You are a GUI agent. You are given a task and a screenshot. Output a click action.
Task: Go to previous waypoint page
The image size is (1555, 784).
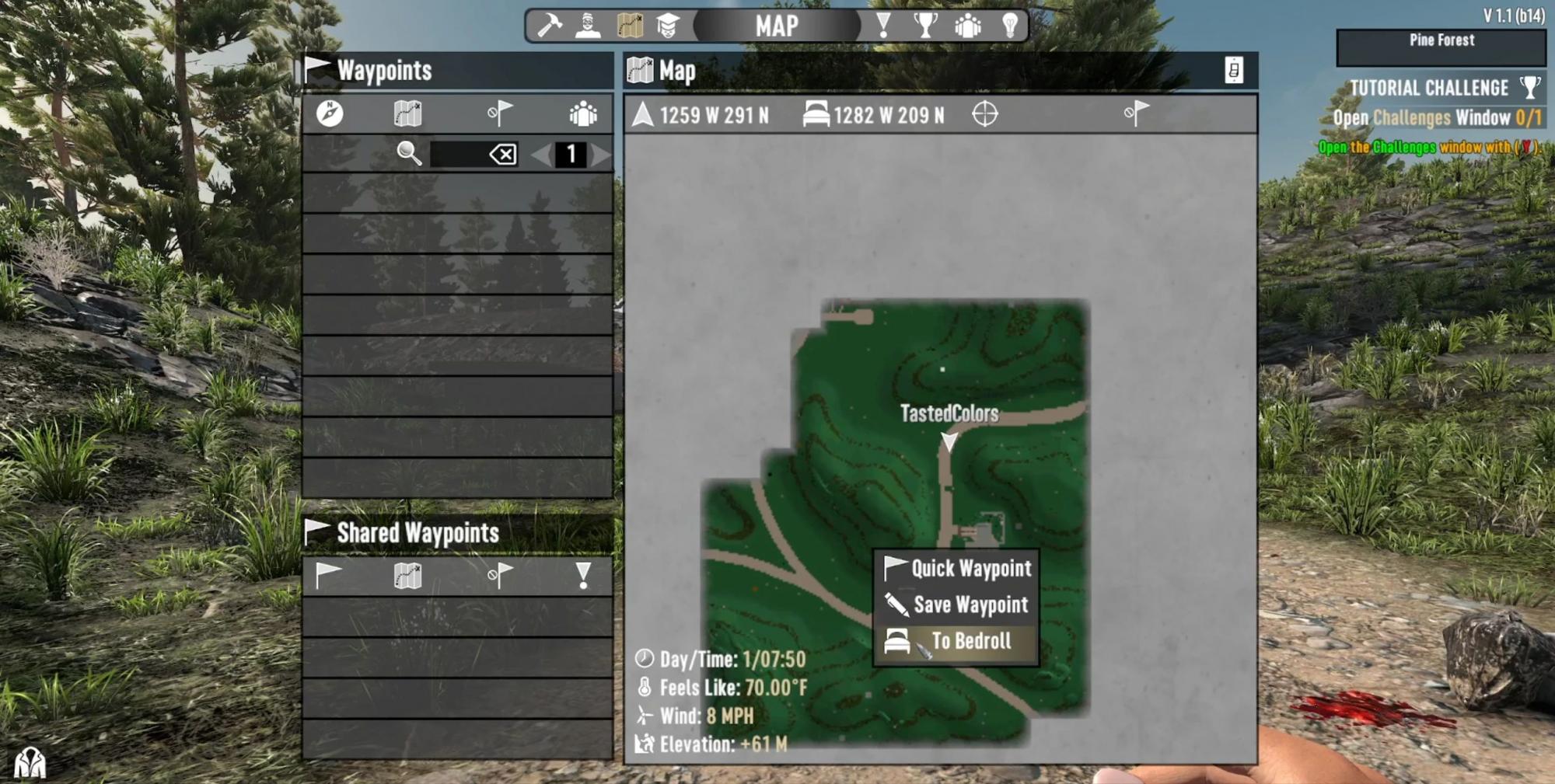pos(540,154)
